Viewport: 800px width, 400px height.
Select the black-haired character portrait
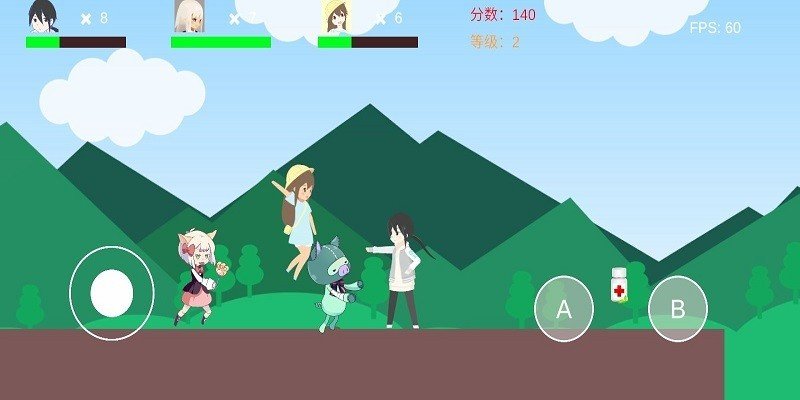coord(42,17)
